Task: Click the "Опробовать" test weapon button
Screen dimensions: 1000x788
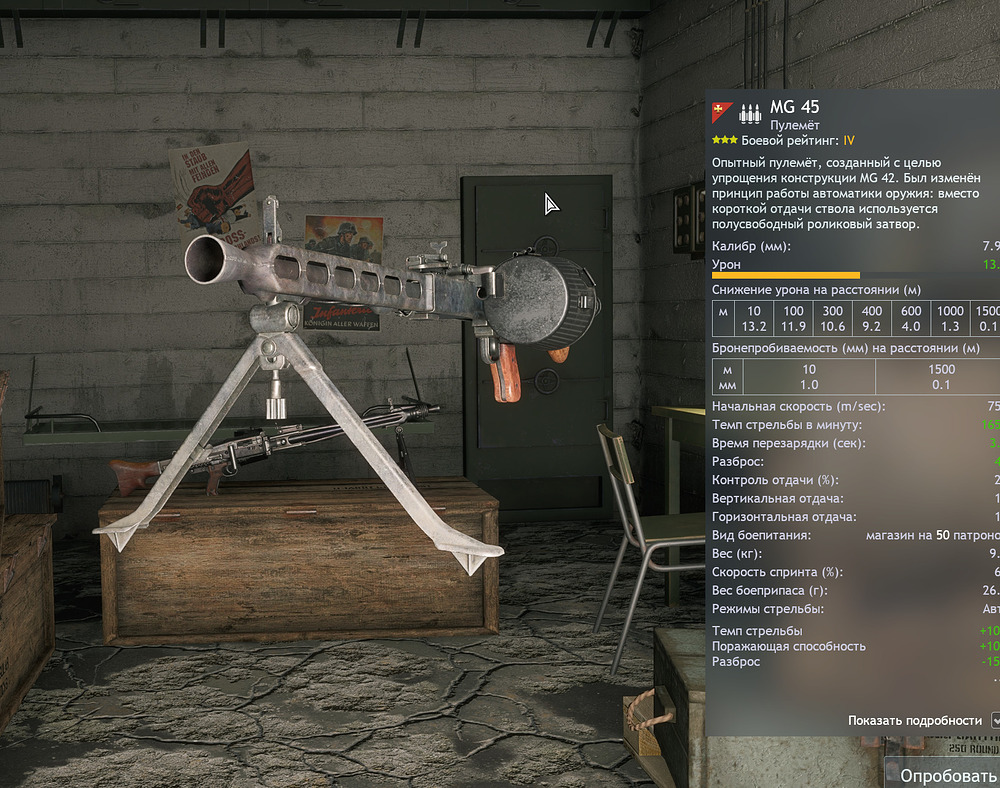Action: [947, 774]
